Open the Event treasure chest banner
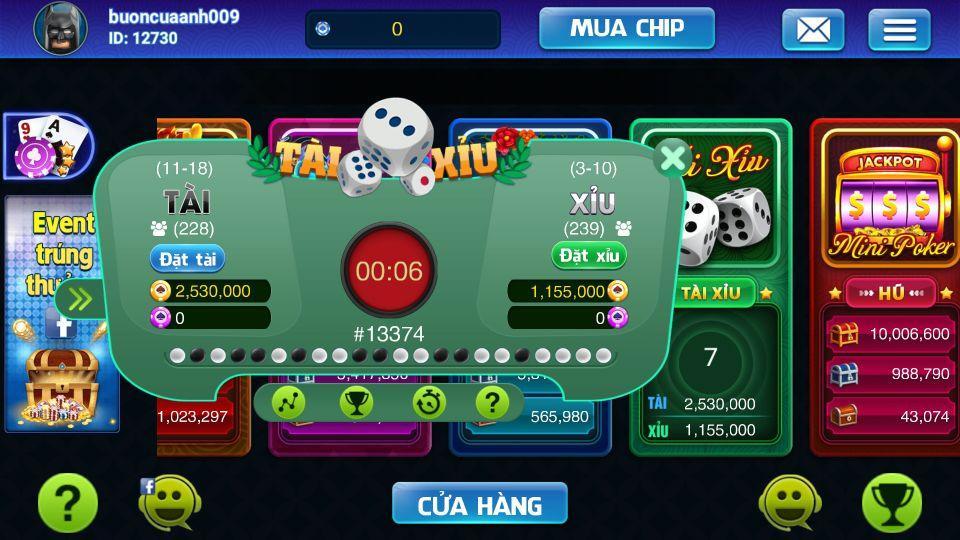 (60, 380)
